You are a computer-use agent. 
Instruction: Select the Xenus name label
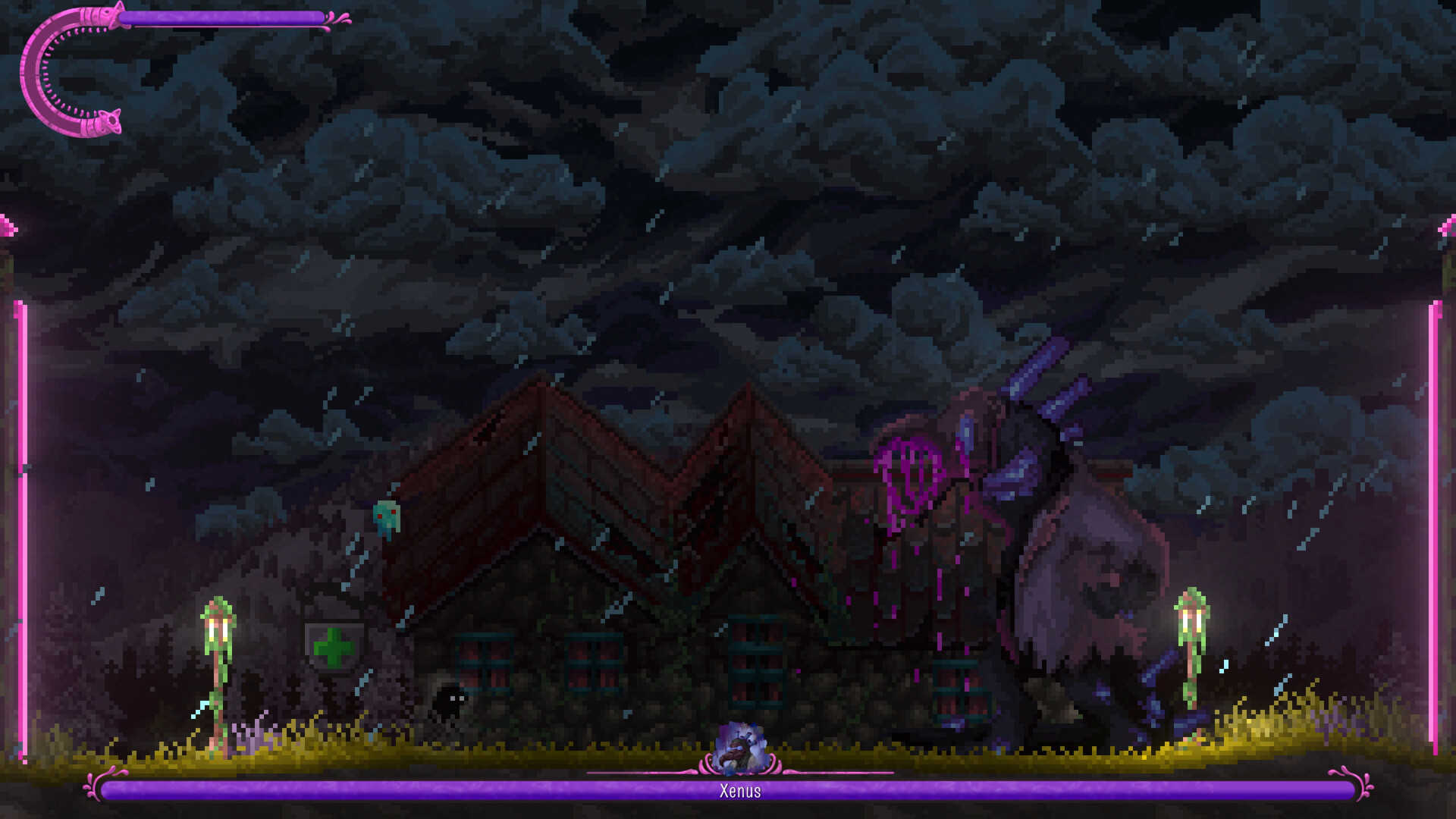[741, 791]
